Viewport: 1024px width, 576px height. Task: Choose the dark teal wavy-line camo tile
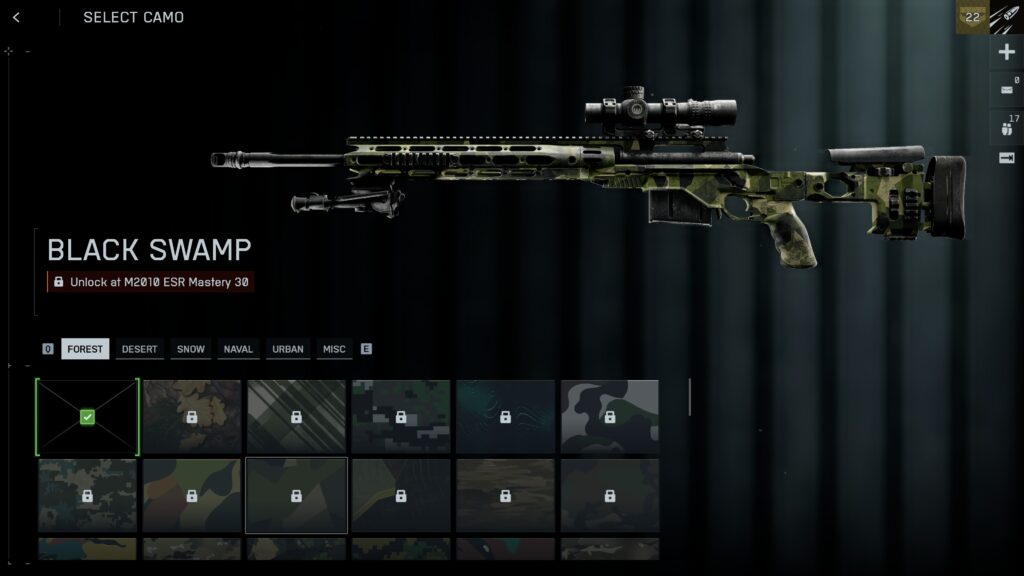505,417
